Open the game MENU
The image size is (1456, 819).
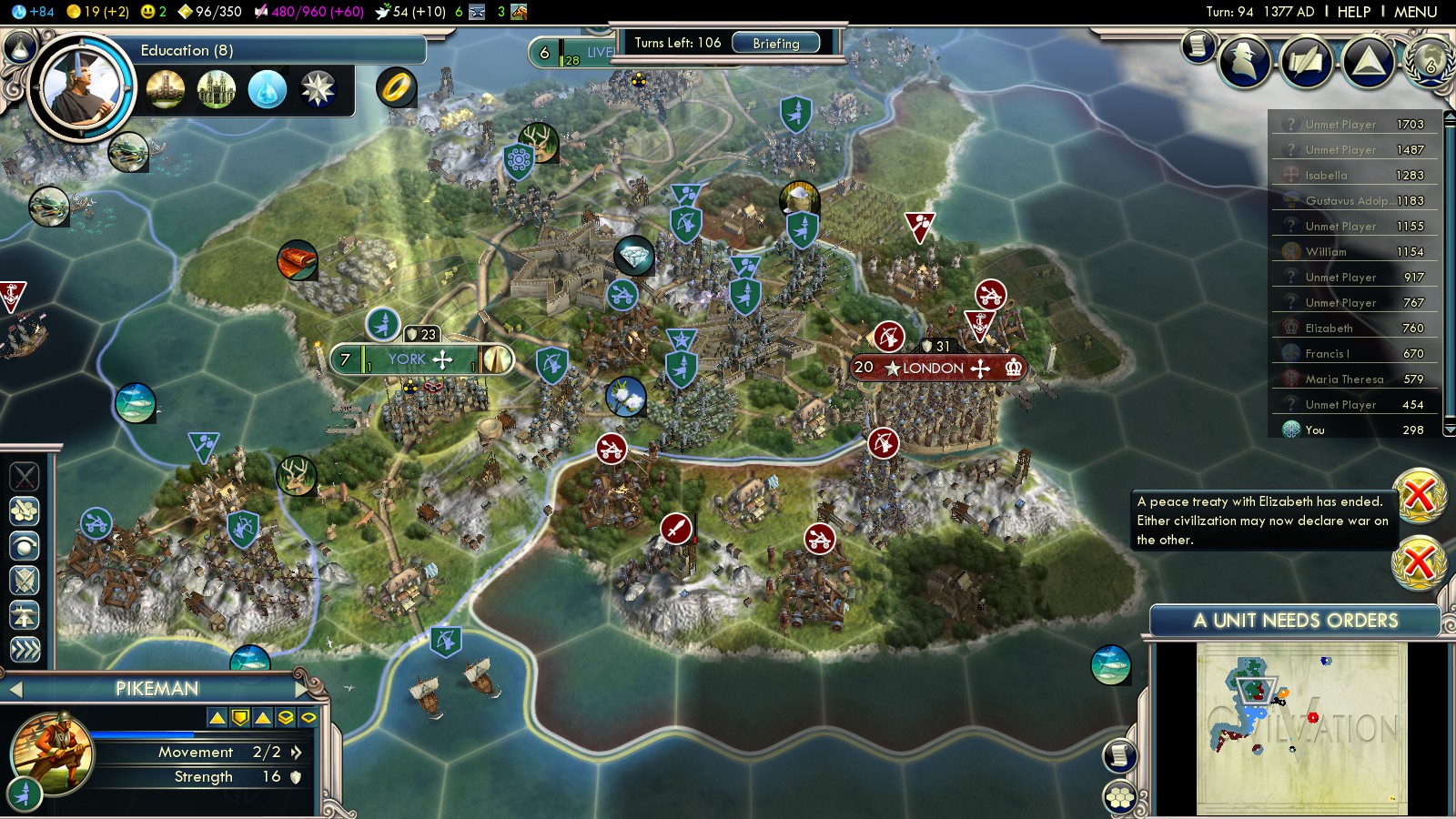click(x=1415, y=12)
